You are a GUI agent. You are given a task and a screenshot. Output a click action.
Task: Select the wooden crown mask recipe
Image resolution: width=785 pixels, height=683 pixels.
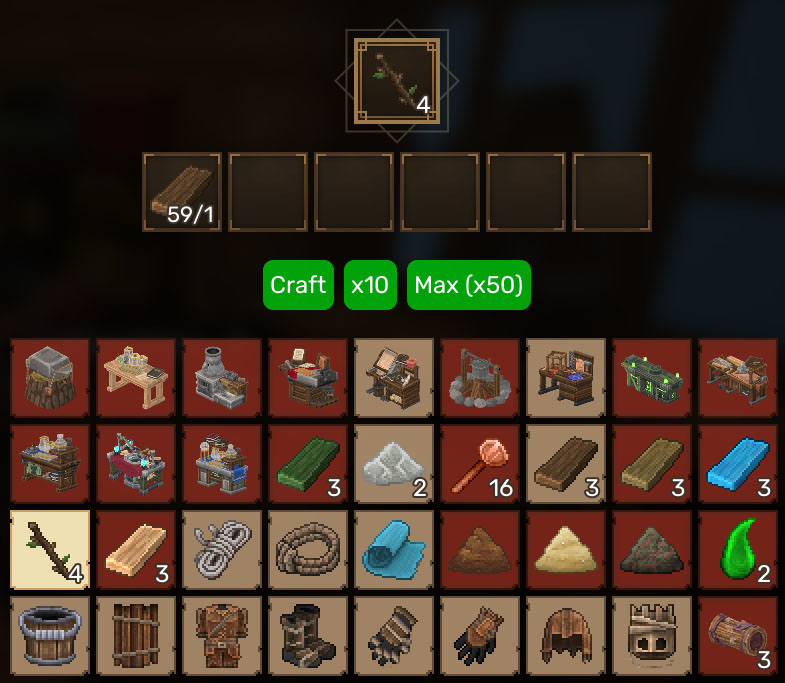652,636
